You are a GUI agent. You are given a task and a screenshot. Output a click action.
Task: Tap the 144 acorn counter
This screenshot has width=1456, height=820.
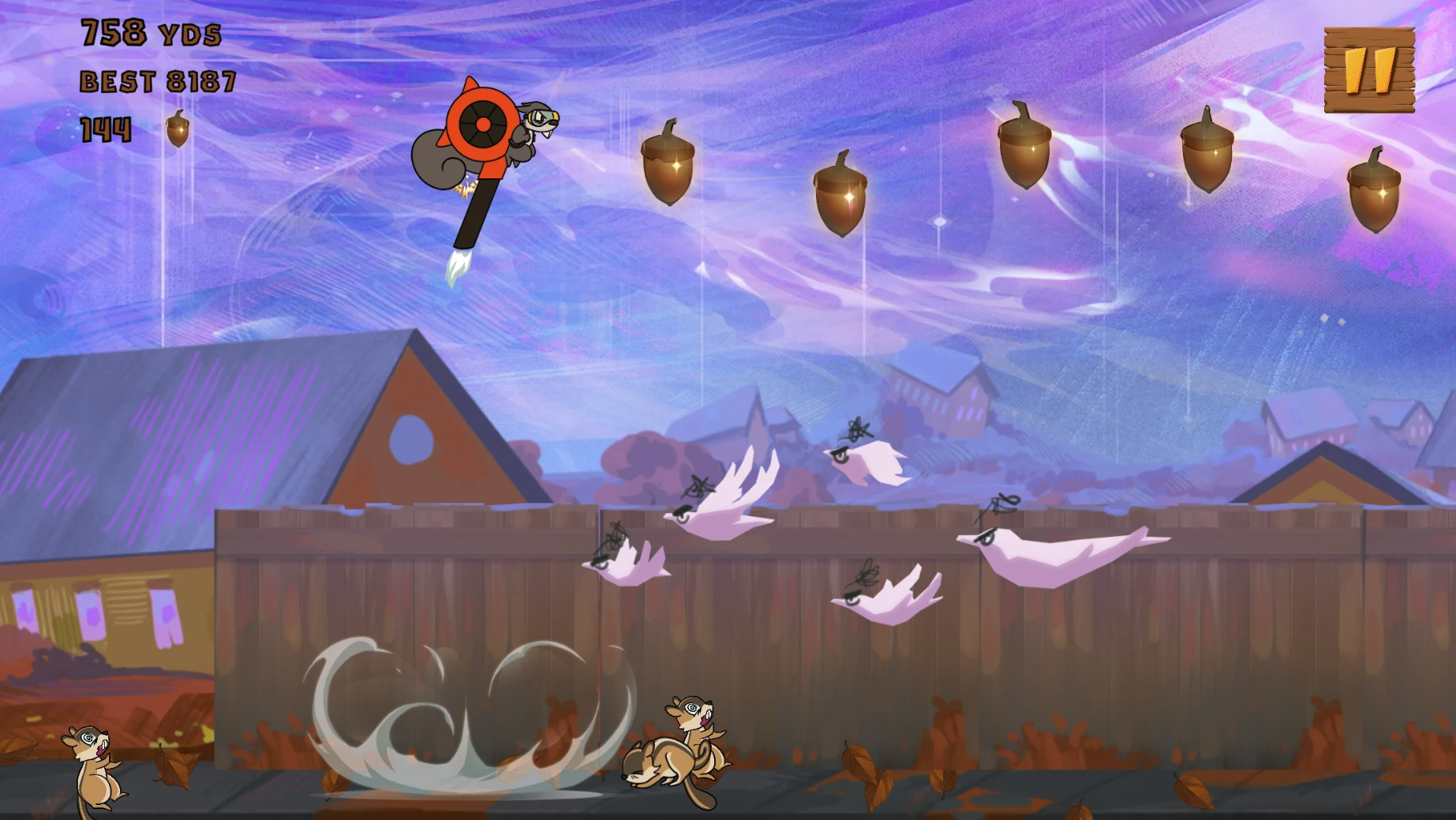point(107,129)
